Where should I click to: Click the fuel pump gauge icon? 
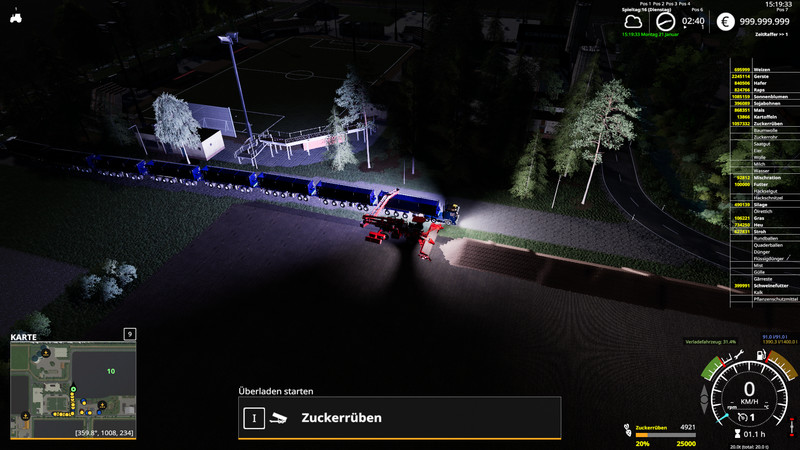[761, 356]
